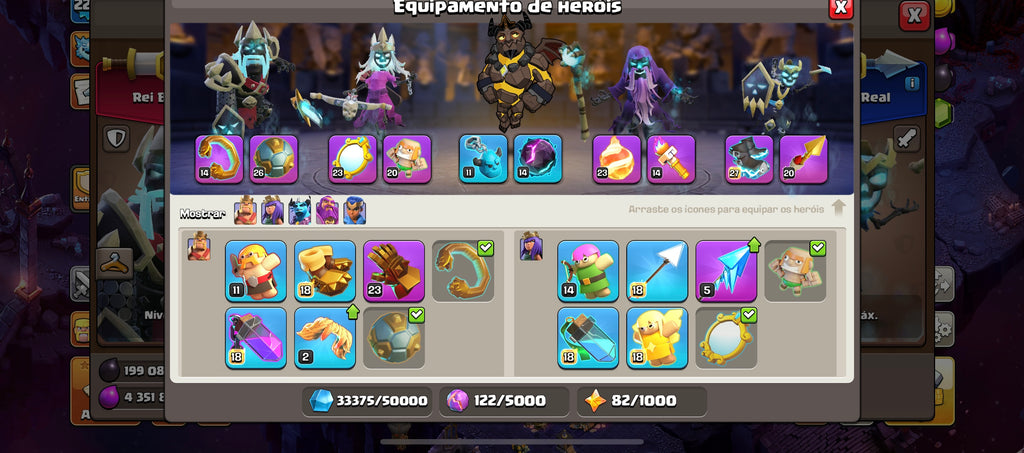Image resolution: width=1024 pixels, height=453 pixels.
Task: Select the Invisibility Vial equipment
Action: [588, 337]
